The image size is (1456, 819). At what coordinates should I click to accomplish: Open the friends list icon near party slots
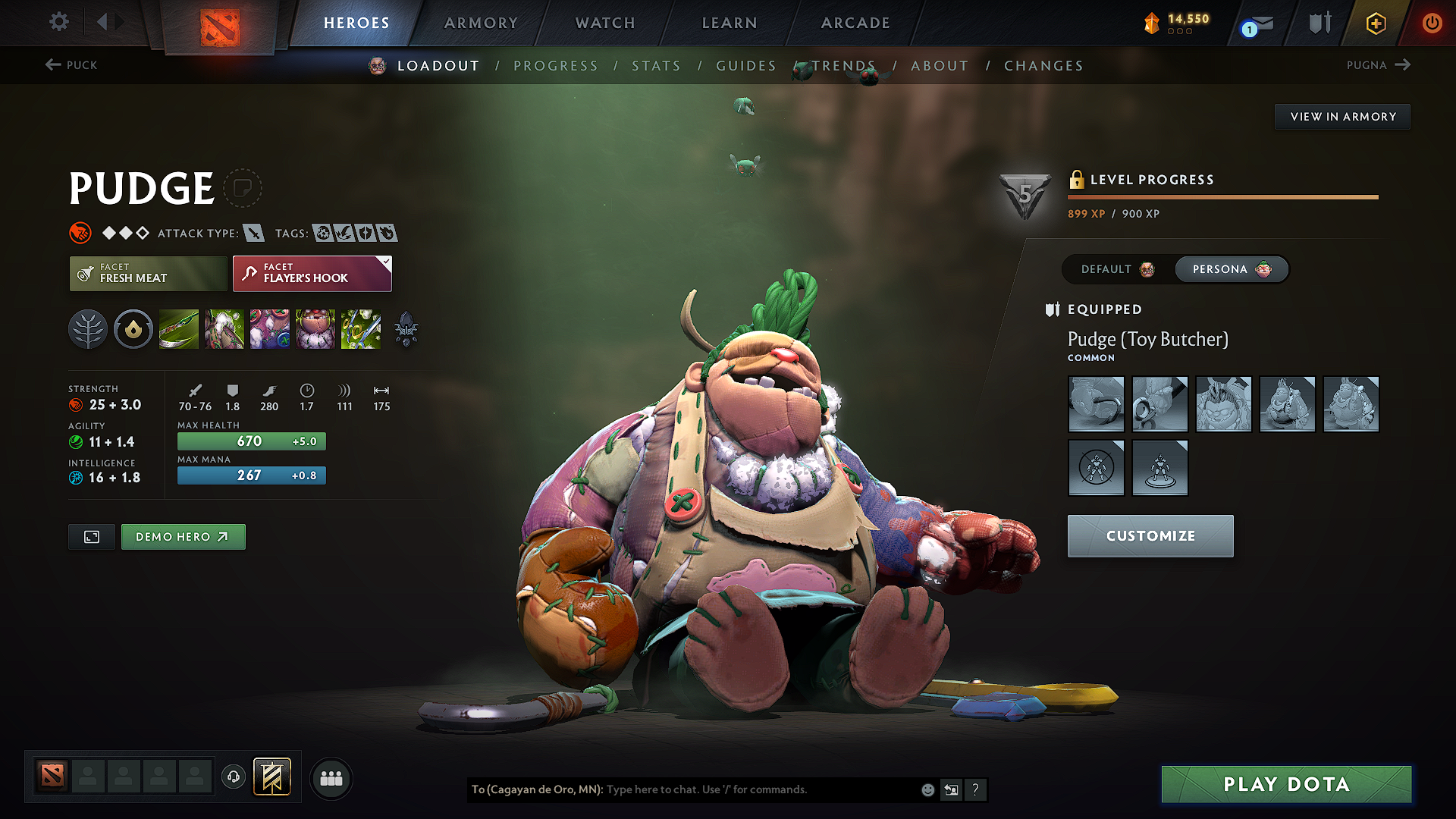pos(331,778)
